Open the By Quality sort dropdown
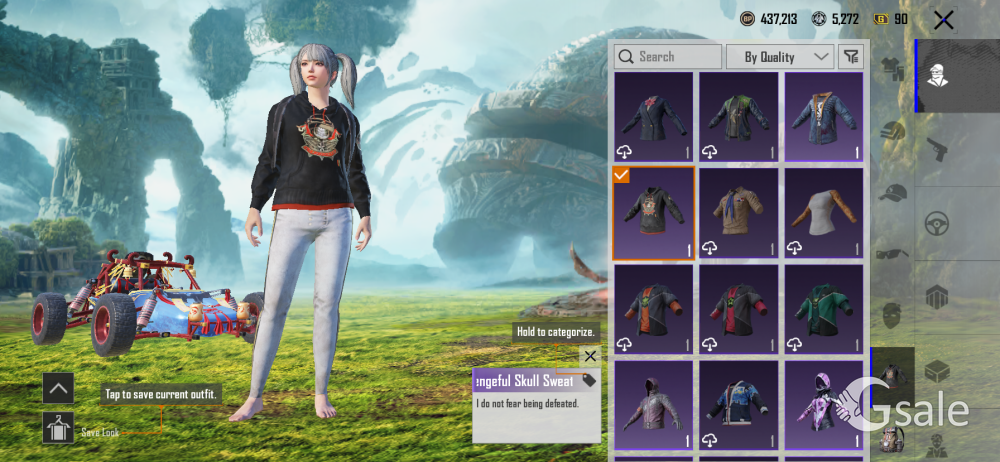 (x=779, y=57)
